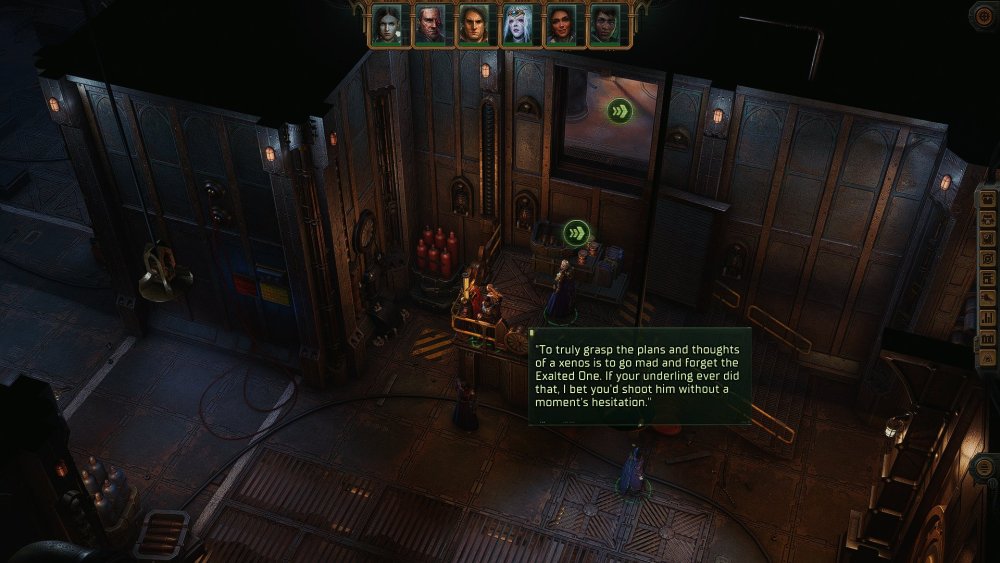This screenshot has height=563, width=1000.
Task: Activate the green arrow marker above the crates
Action: click(x=575, y=234)
